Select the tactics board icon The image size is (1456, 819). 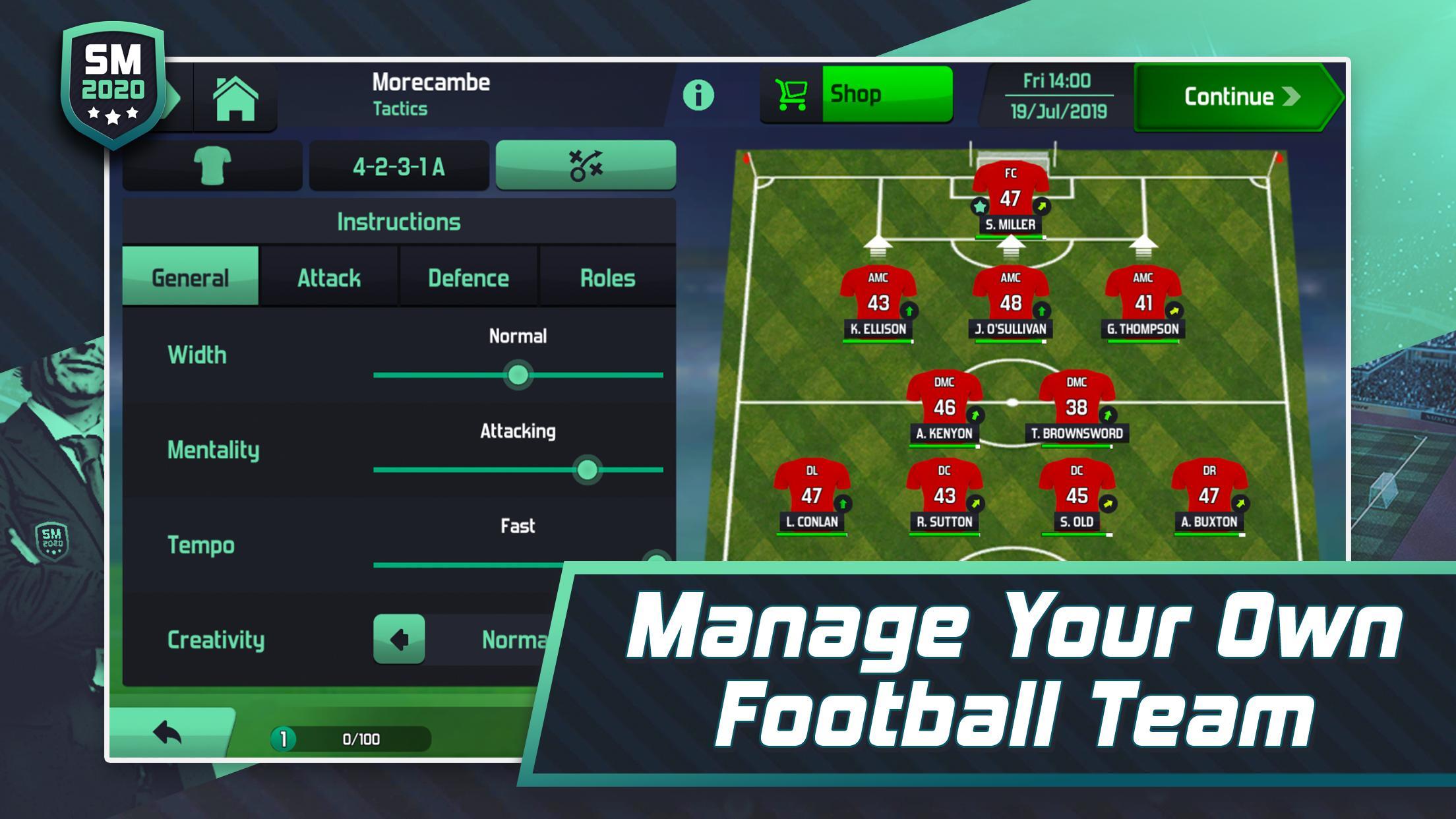[589, 166]
